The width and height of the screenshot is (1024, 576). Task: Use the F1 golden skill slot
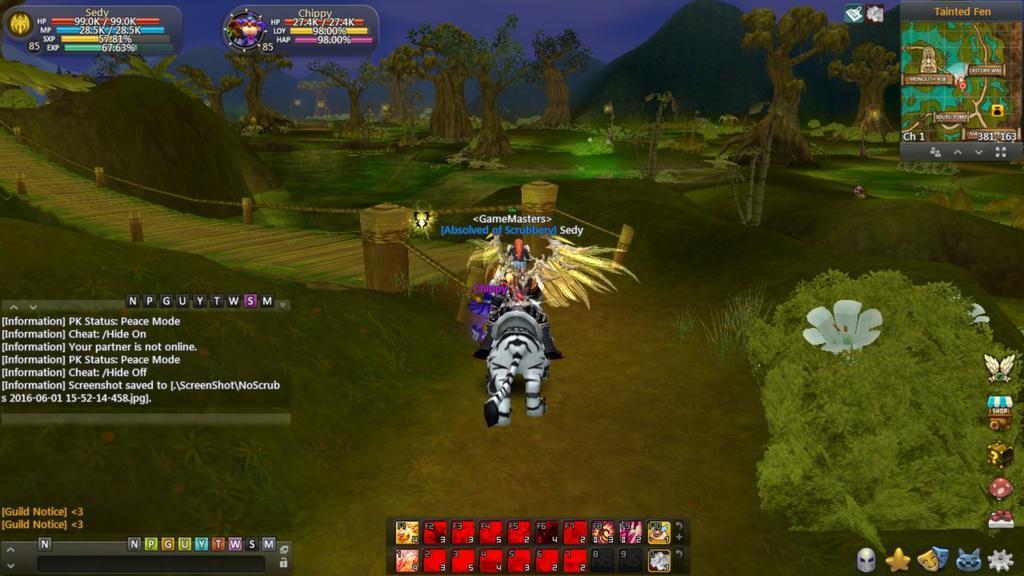point(407,532)
